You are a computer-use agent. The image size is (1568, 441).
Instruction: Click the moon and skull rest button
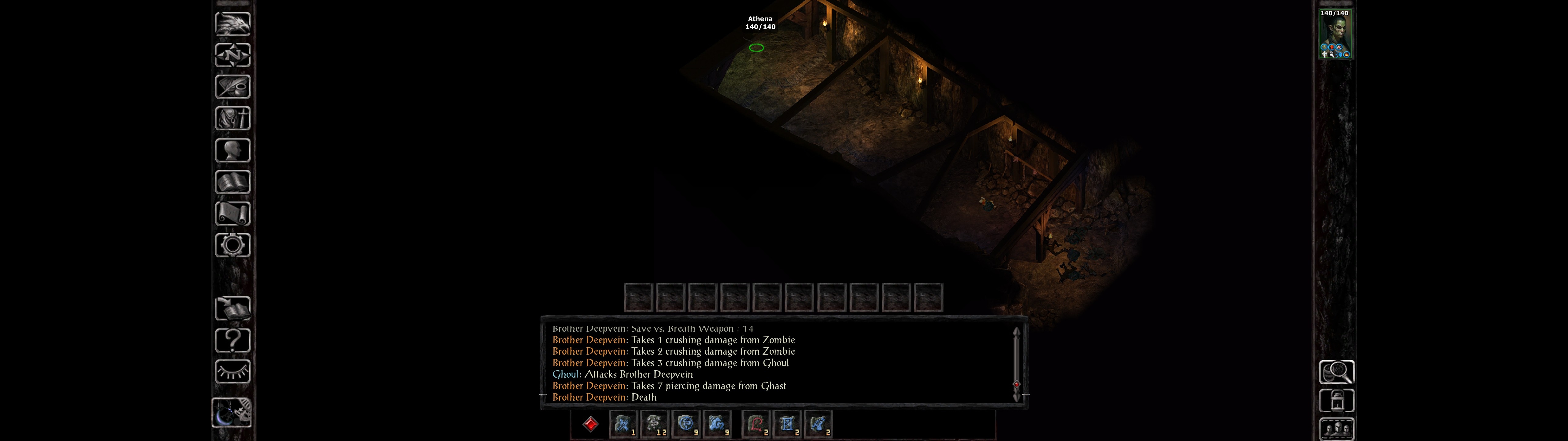232,413
